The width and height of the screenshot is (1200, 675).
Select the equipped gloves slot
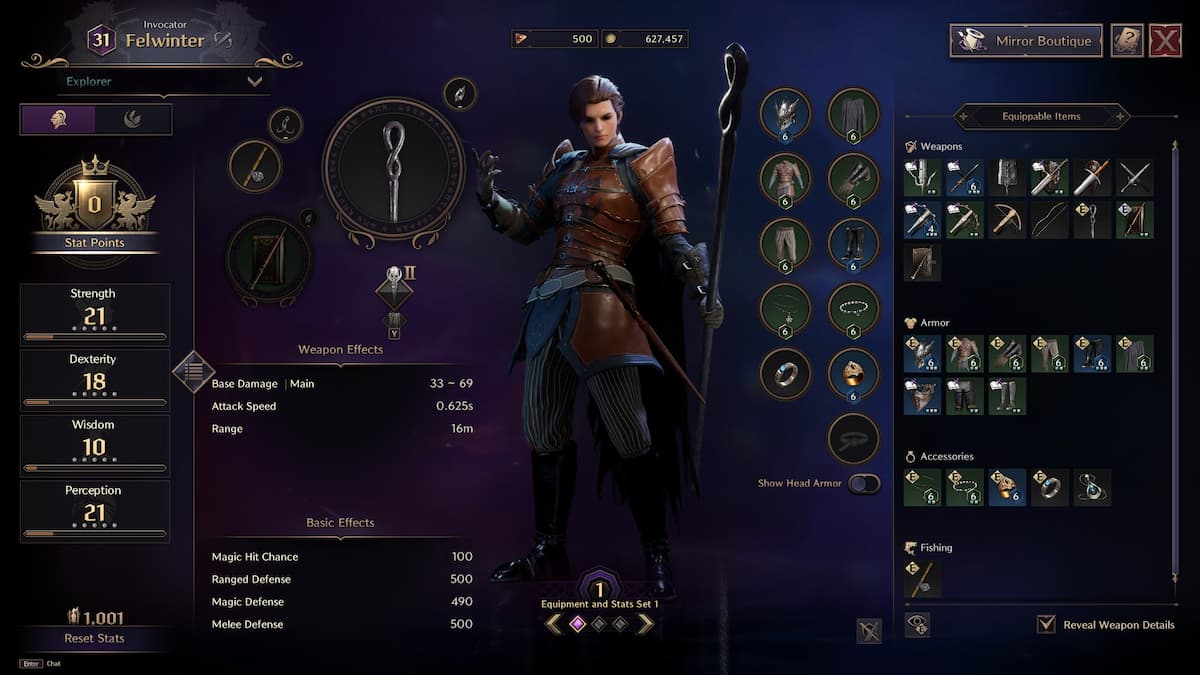tap(853, 179)
